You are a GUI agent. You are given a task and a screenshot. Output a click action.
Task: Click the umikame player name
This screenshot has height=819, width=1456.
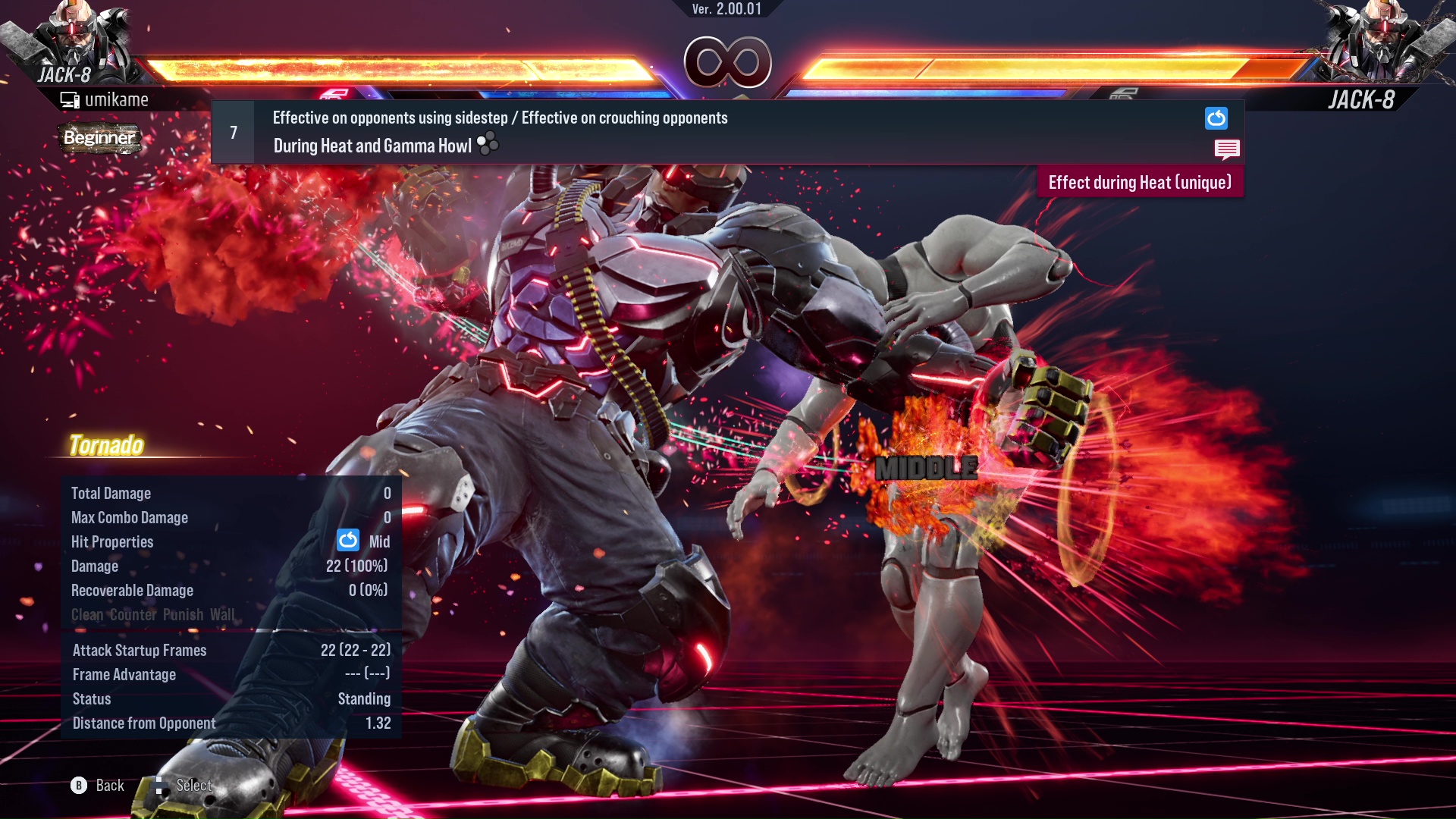118,99
